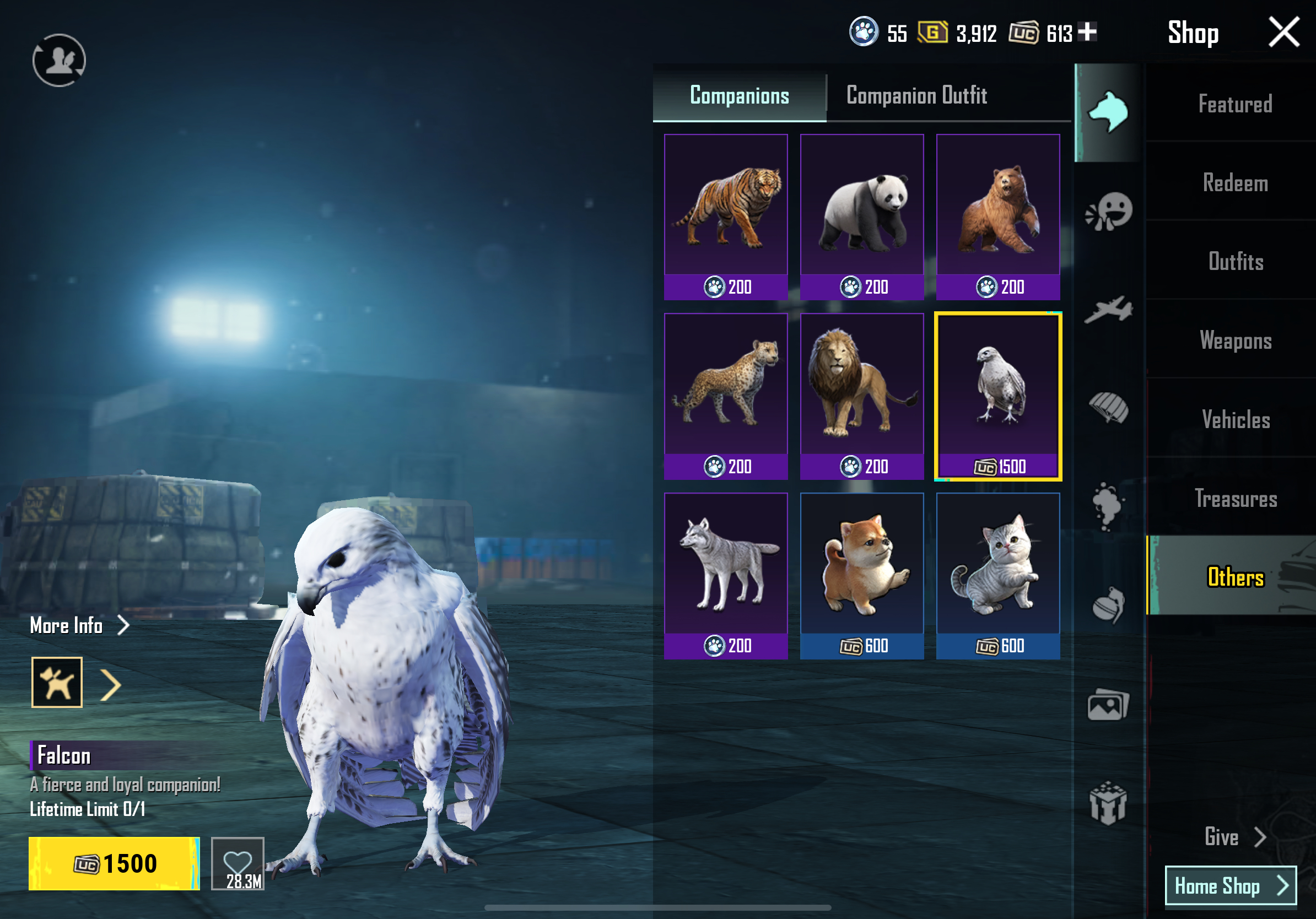Choose the grey wolf companion card
The height and width of the screenshot is (919, 1316).
coord(725,575)
